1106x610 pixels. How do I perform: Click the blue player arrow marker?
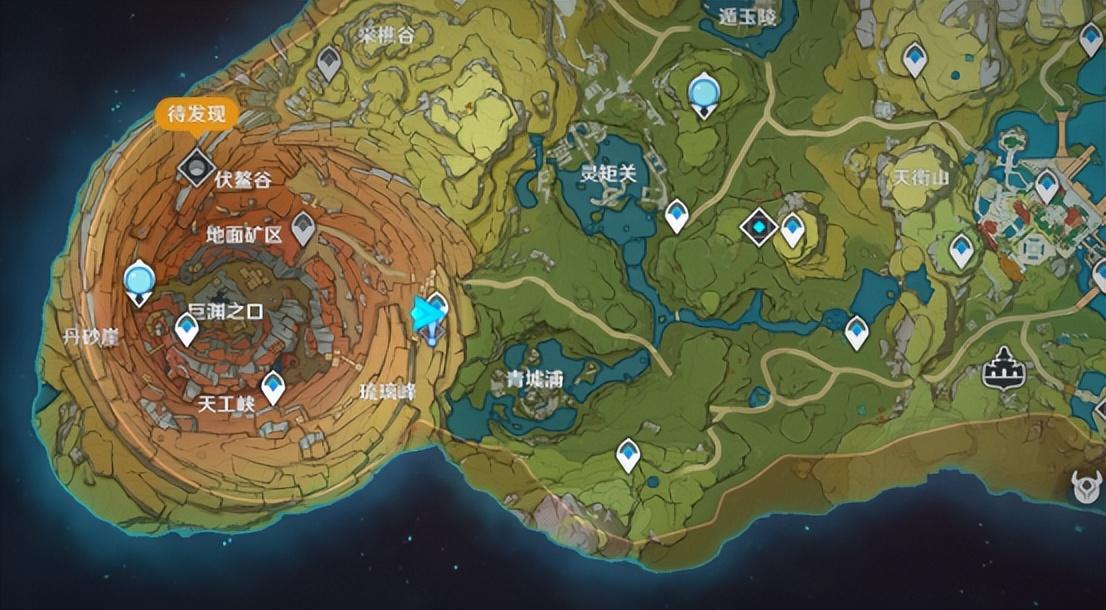point(427,314)
